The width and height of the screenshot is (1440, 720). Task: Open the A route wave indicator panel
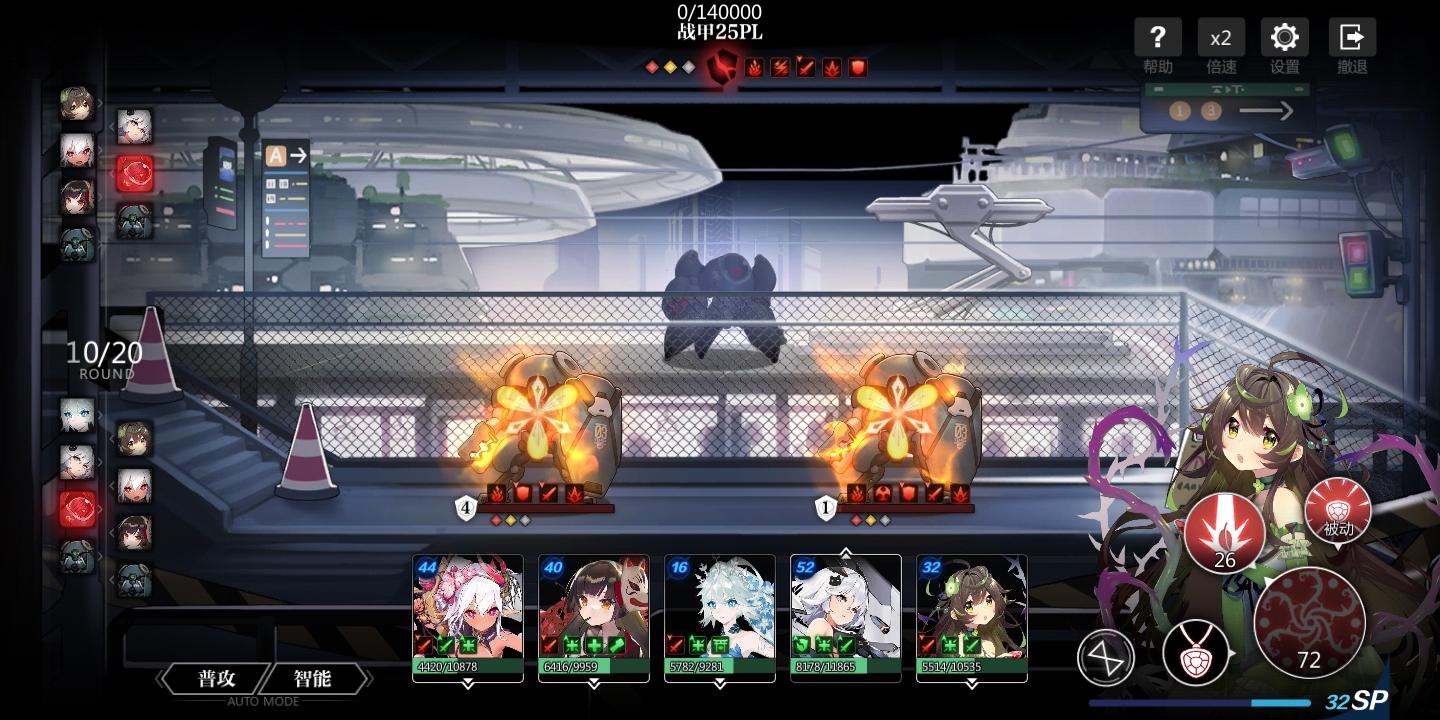coord(286,156)
